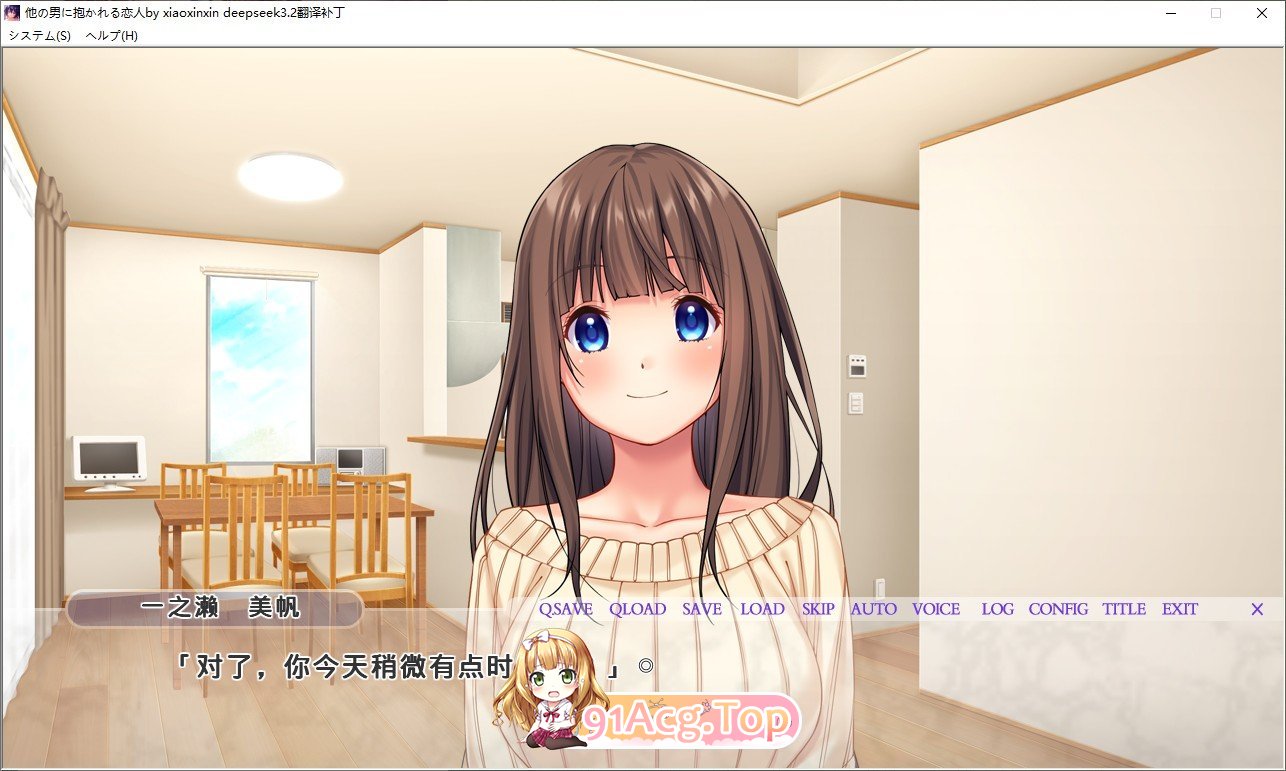Click the game icon in the title bar
This screenshot has height=771, width=1286.
pyautogui.click(x=12, y=13)
